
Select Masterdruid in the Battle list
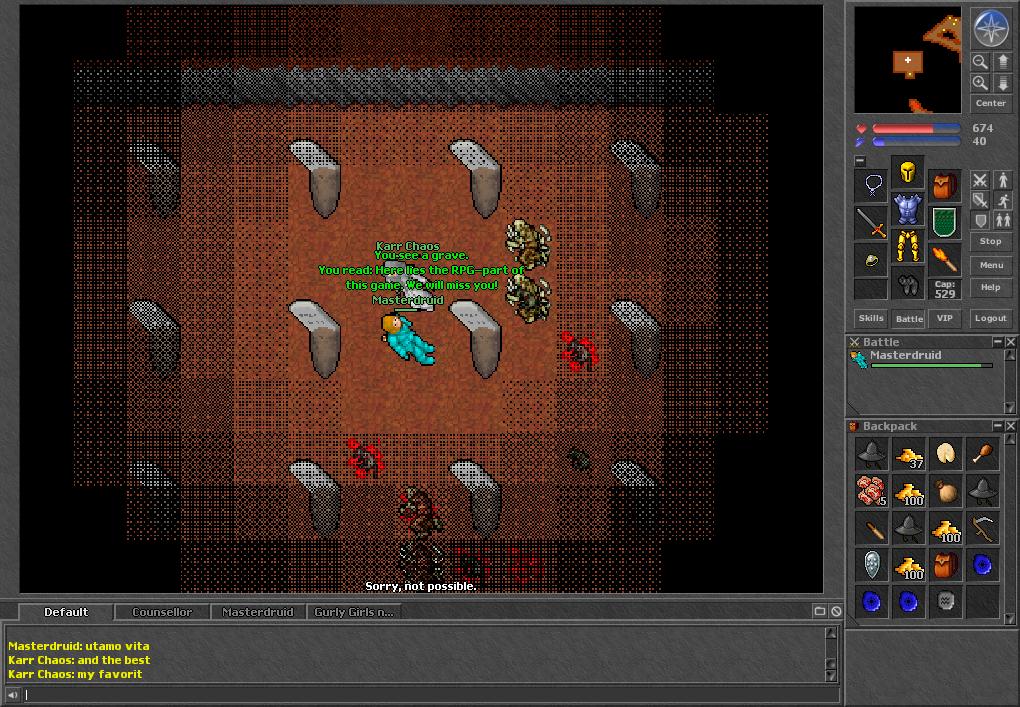(x=905, y=356)
